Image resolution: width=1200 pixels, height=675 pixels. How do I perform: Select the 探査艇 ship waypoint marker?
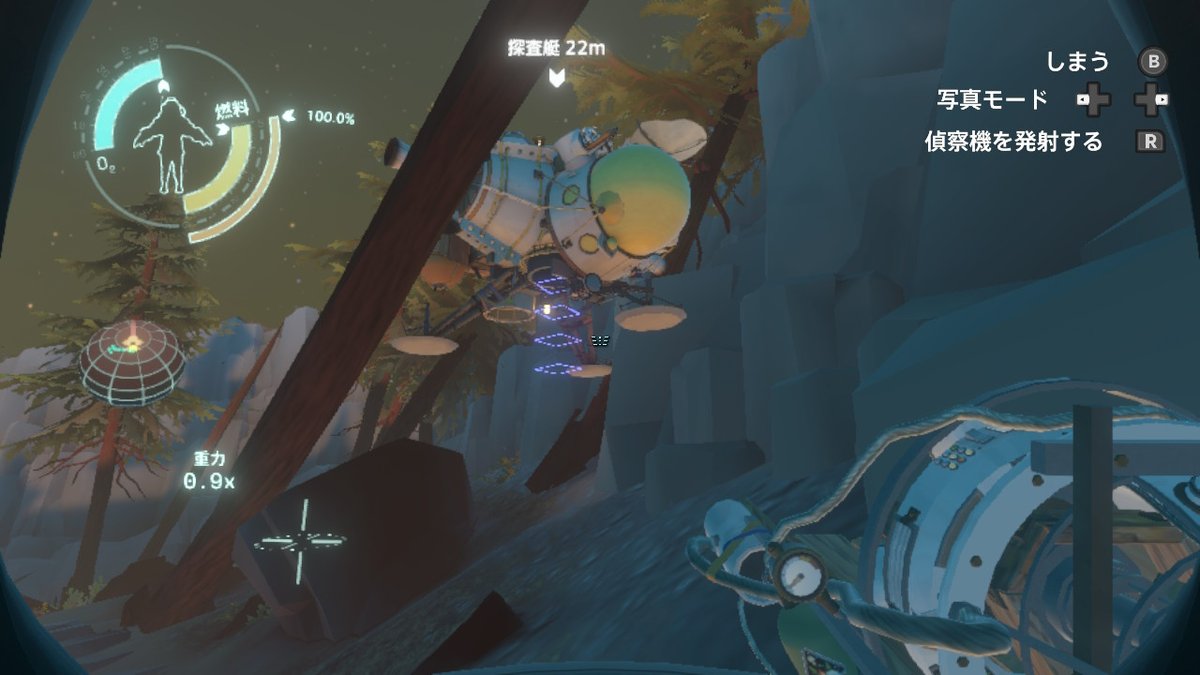click(558, 76)
